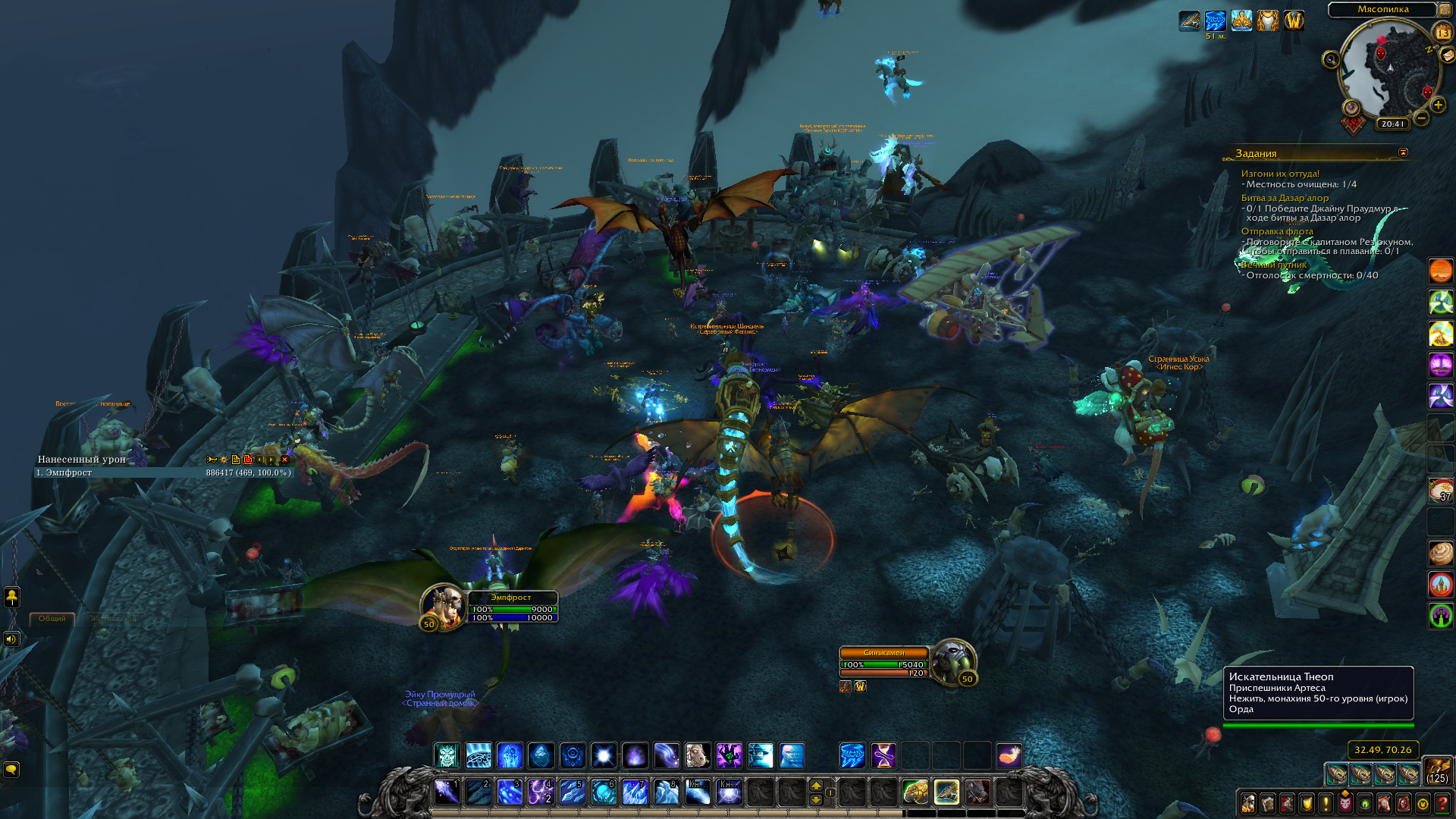Collapse the Задания quest tracker
1456x819 pixels.
(1403, 152)
